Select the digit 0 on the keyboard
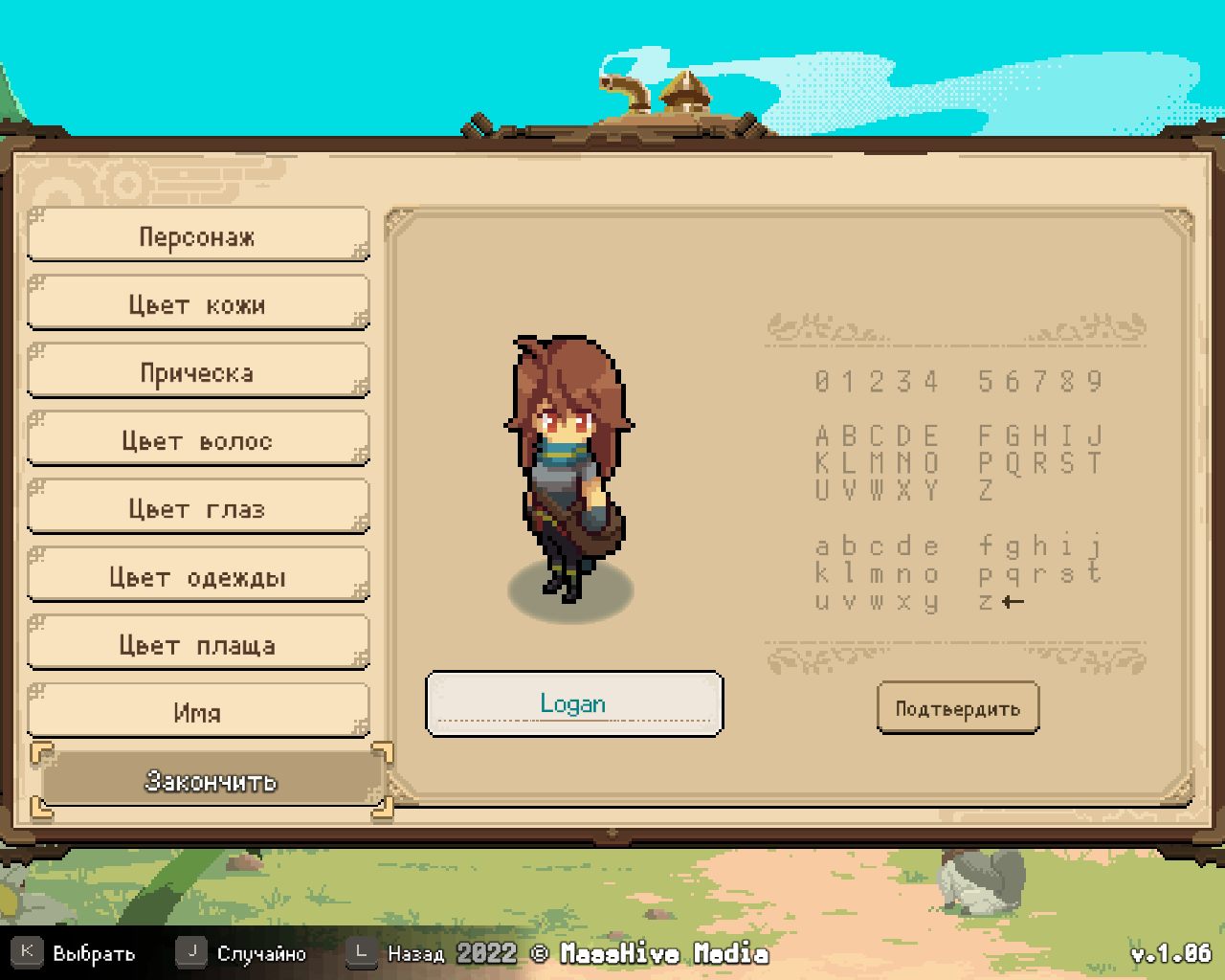 (822, 382)
